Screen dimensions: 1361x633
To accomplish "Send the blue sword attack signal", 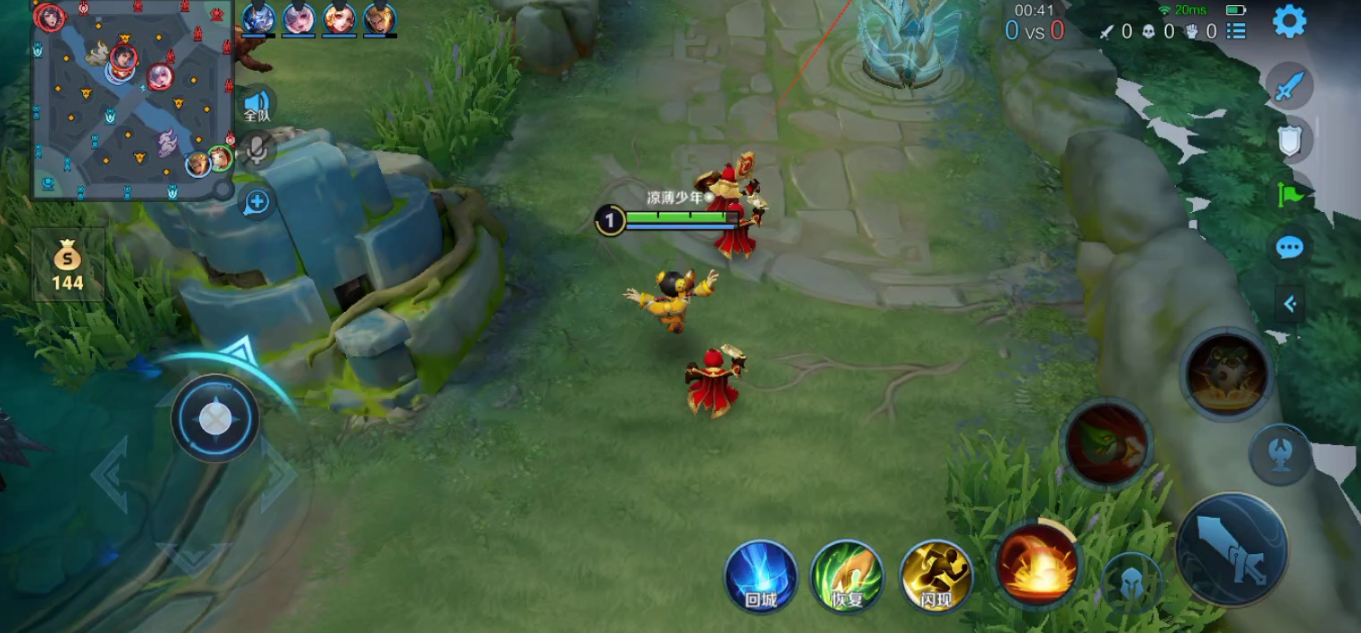I will [x=1289, y=86].
